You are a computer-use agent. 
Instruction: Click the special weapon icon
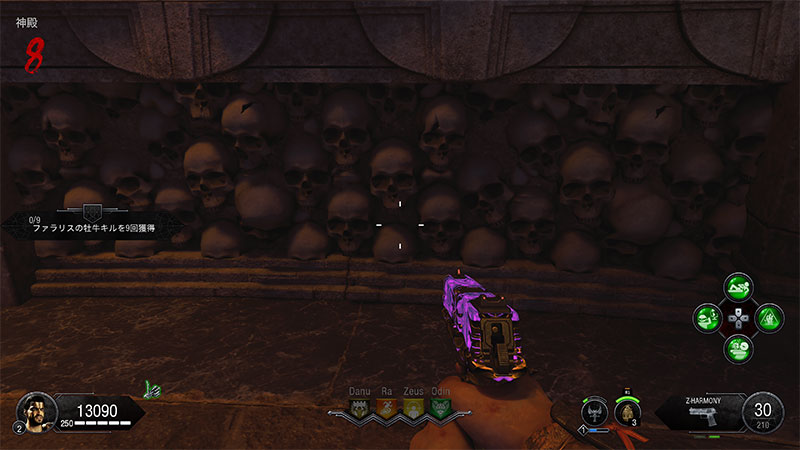pyautogui.click(x=596, y=412)
